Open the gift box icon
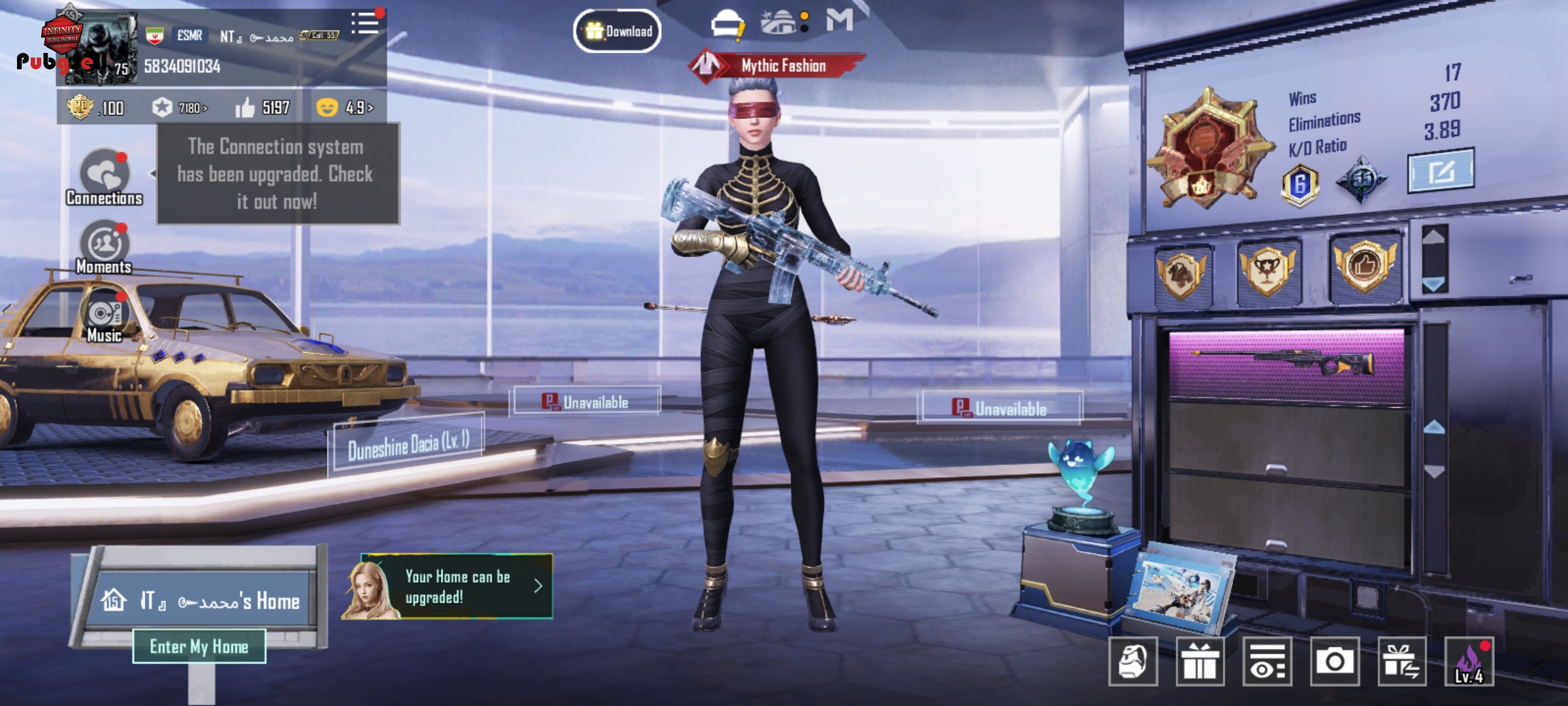1568x706 pixels. click(x=1200, y=661)
